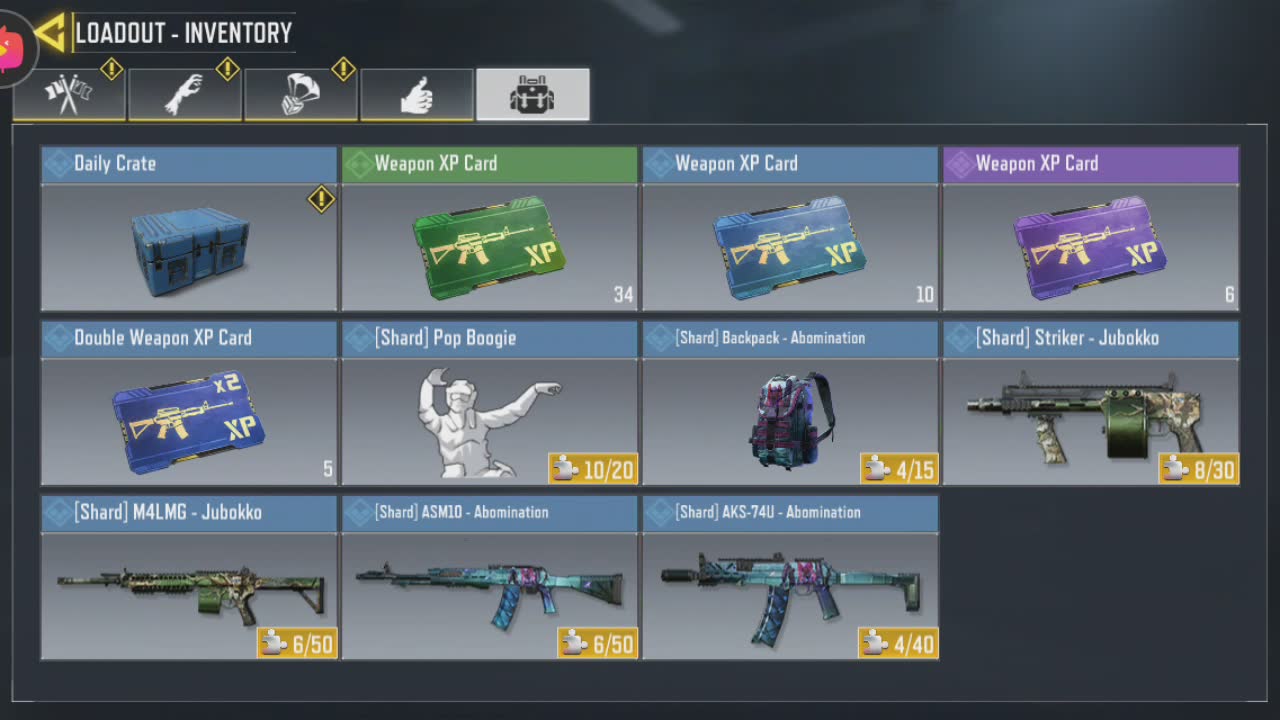The width and height of the screenshot is (1280, 720).
Task: Select the green Weapon XP Card
Action: tap(490, 229)
